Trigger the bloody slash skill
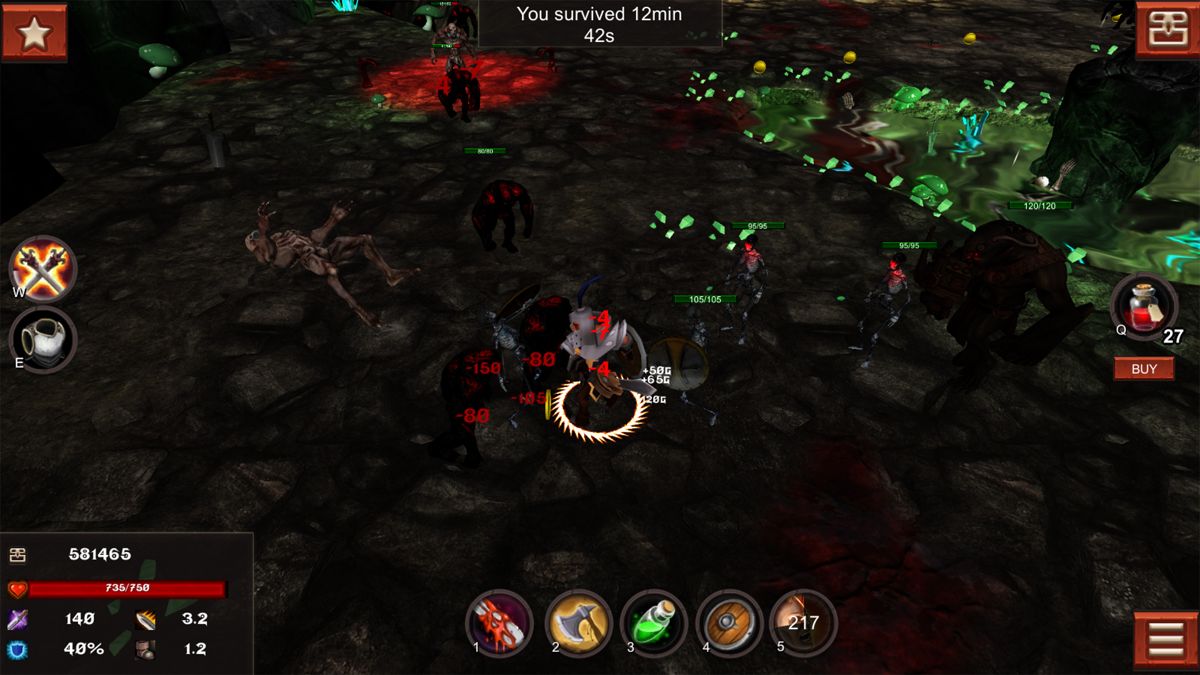 [499, 623]
